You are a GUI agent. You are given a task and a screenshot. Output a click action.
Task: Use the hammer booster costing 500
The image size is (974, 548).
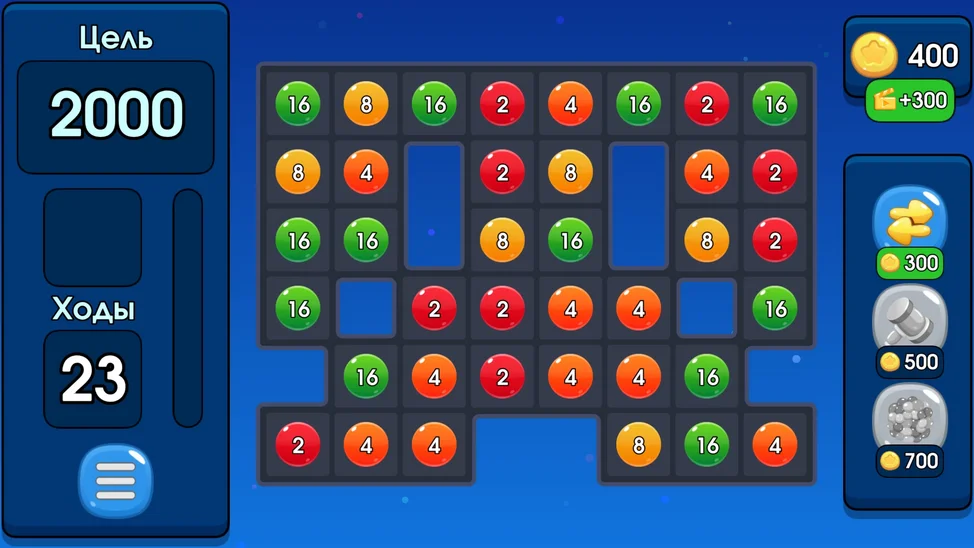[x=909, y=321]
